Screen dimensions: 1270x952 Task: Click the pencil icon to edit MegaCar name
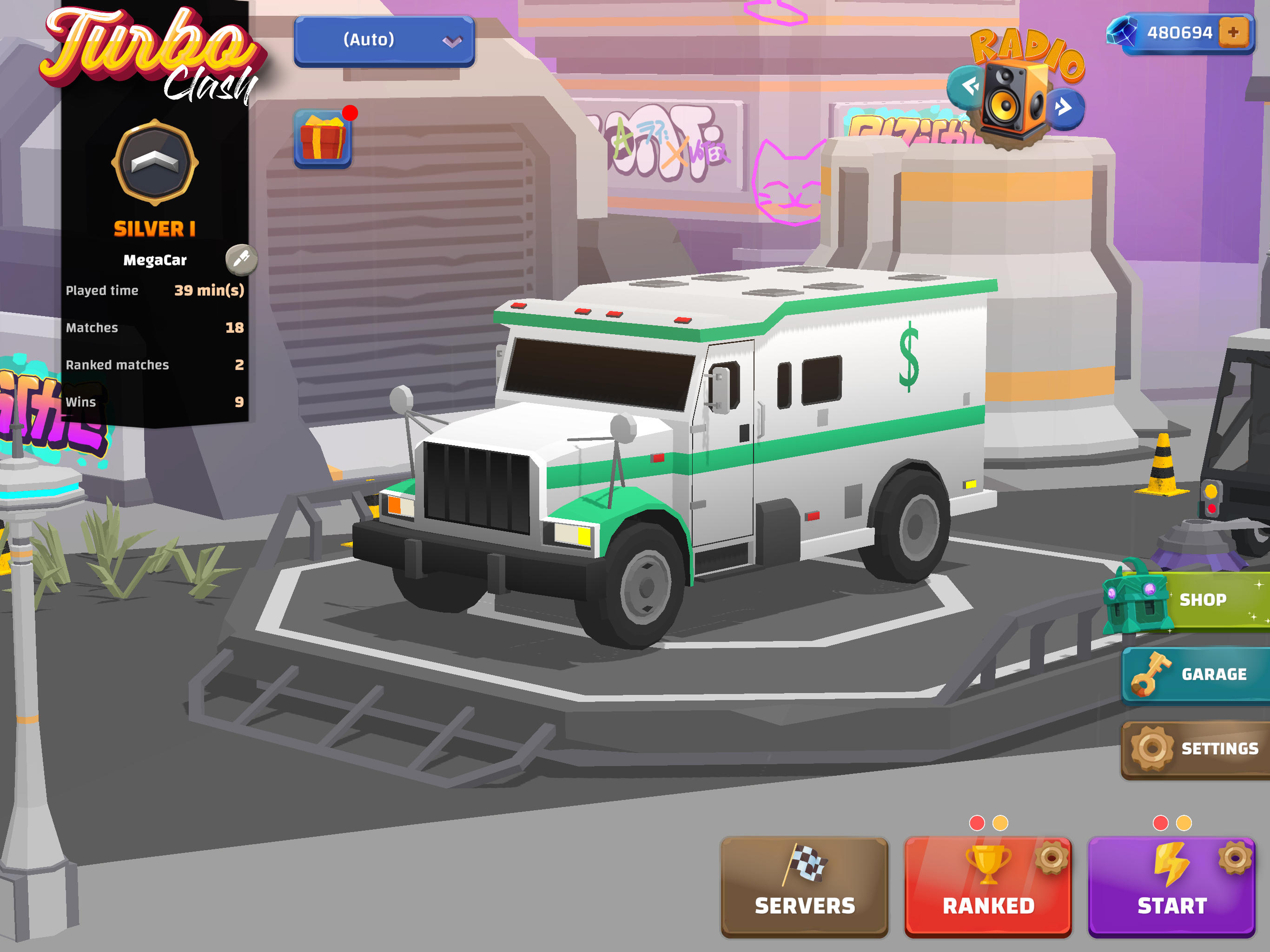pos(241,259)
